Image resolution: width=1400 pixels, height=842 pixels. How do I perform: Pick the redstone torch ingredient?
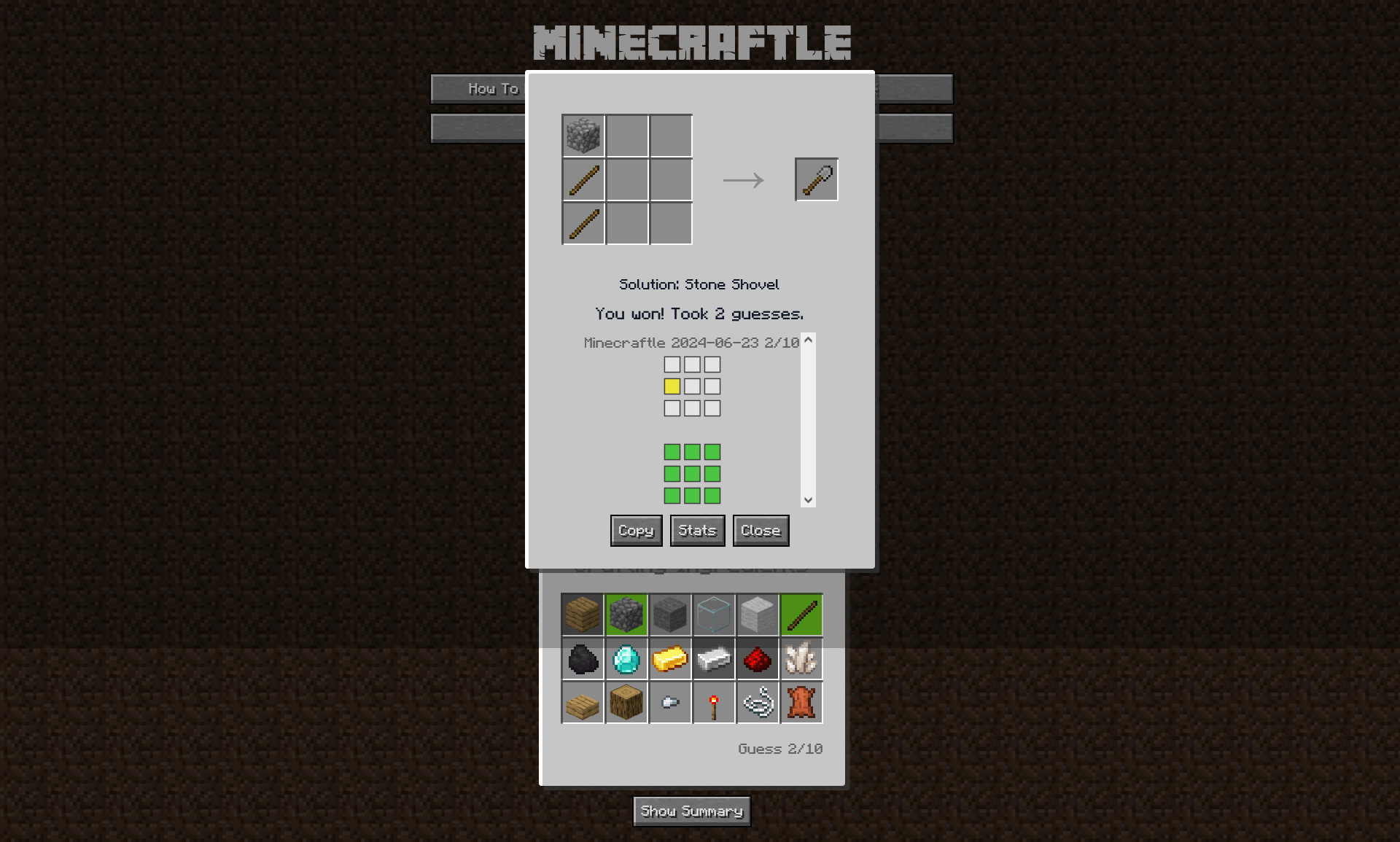coord(714,702)
